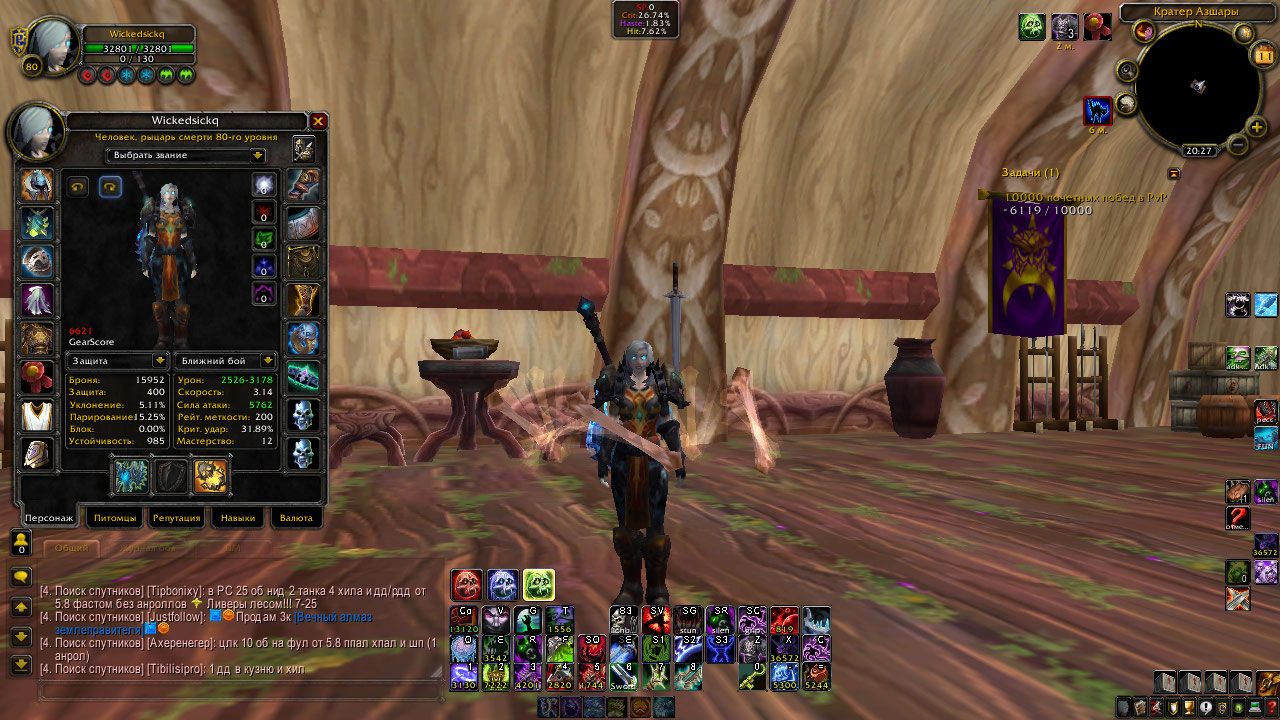The image size is (1280, 720).
Task: Click the '10000 почетных побед в PvP' objective
Action: coord(1085,198)
